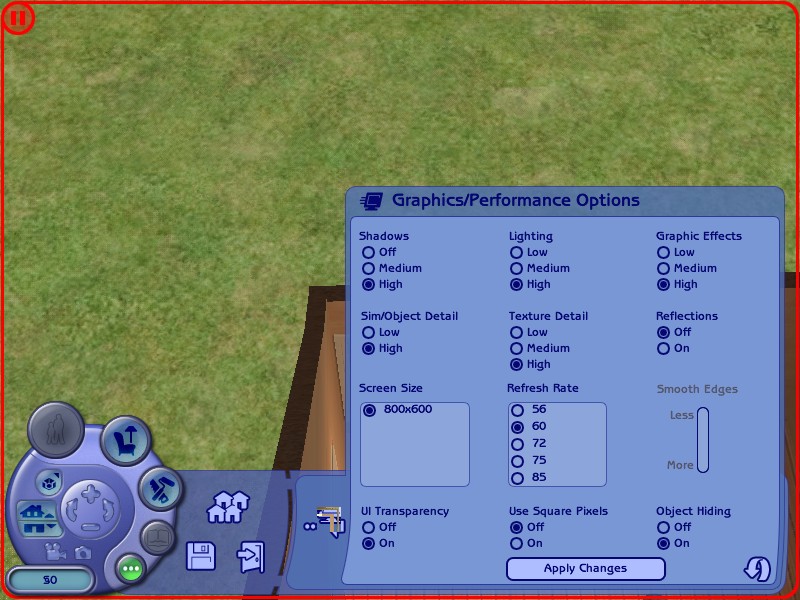The image size is (800, 600).
Task: Set Shadows to Off
Action: point(369,253)
